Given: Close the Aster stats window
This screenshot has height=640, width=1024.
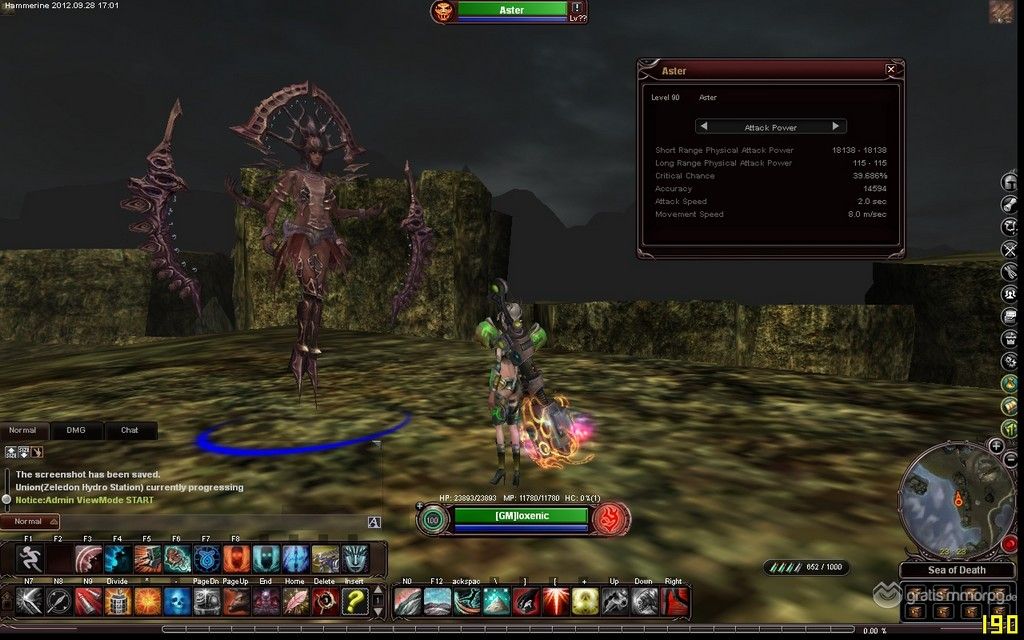Looking at the screenshot, I should (x=890, y=70).
